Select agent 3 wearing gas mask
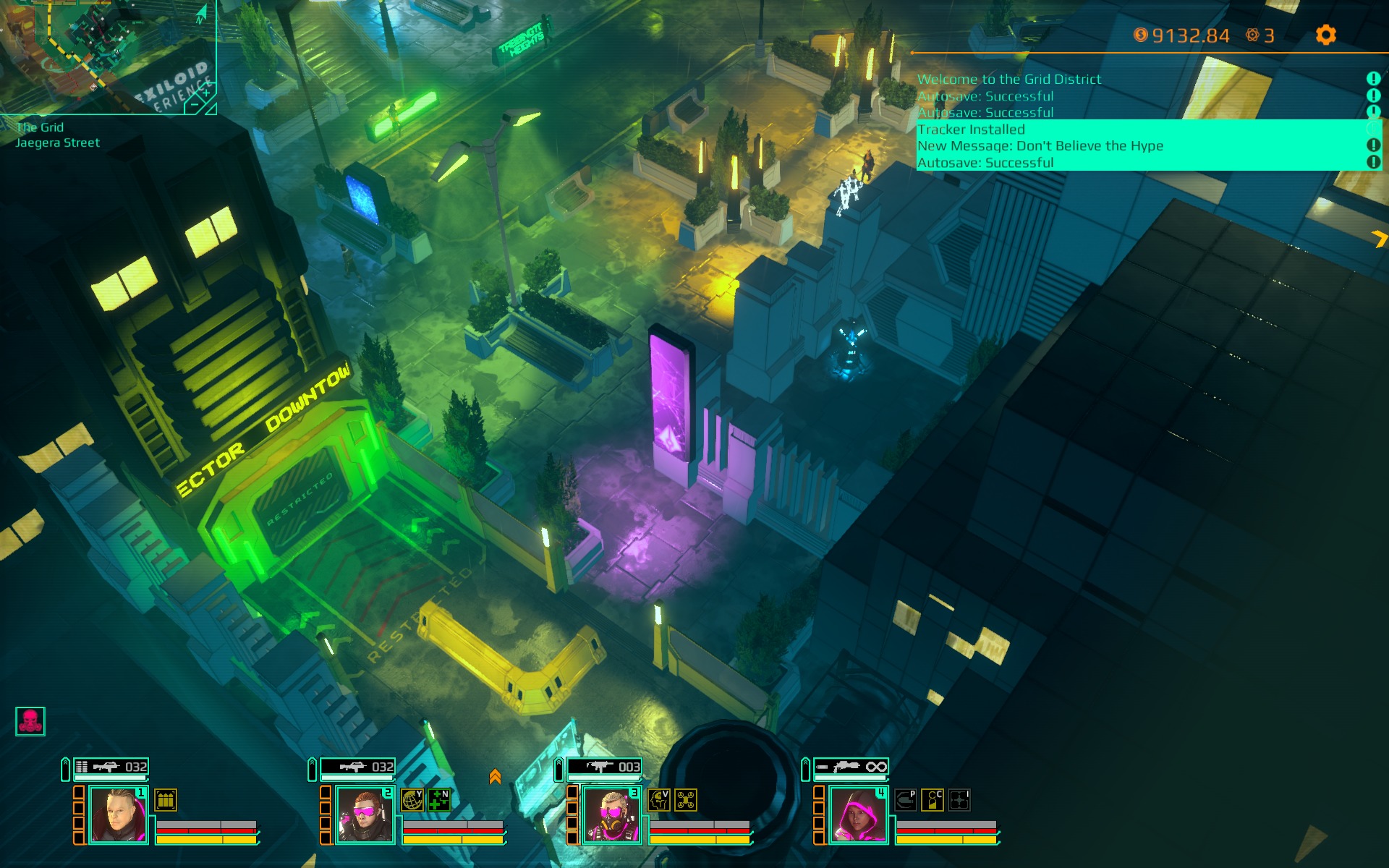The image size is (1389, 868). coord(611,815)
